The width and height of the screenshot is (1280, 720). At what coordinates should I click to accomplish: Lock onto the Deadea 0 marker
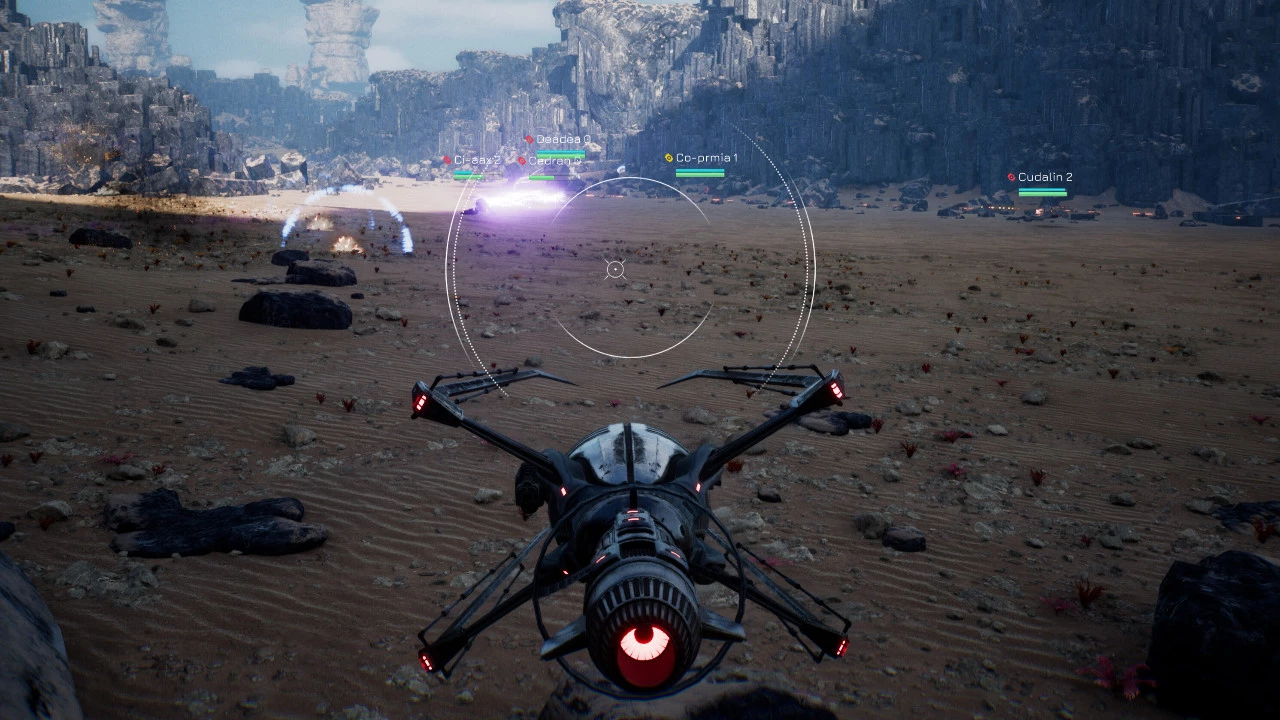point(529,140)
